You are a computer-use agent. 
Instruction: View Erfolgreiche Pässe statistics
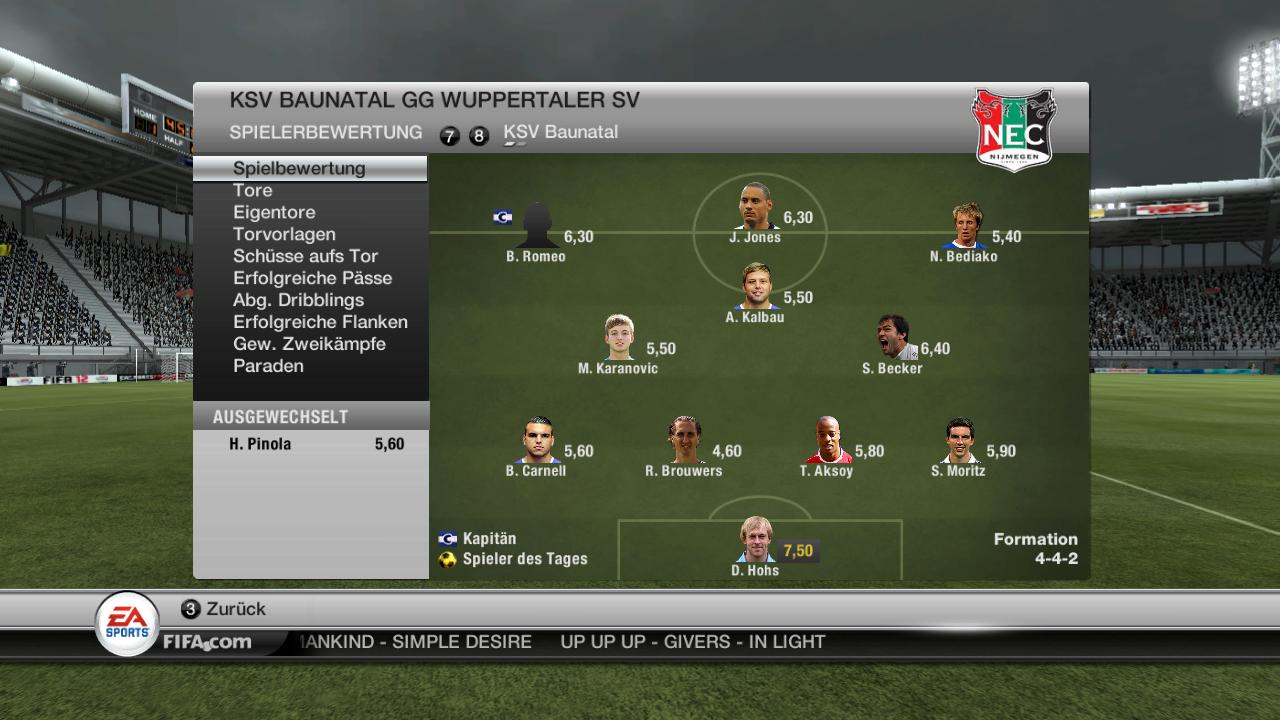point(312,278)
